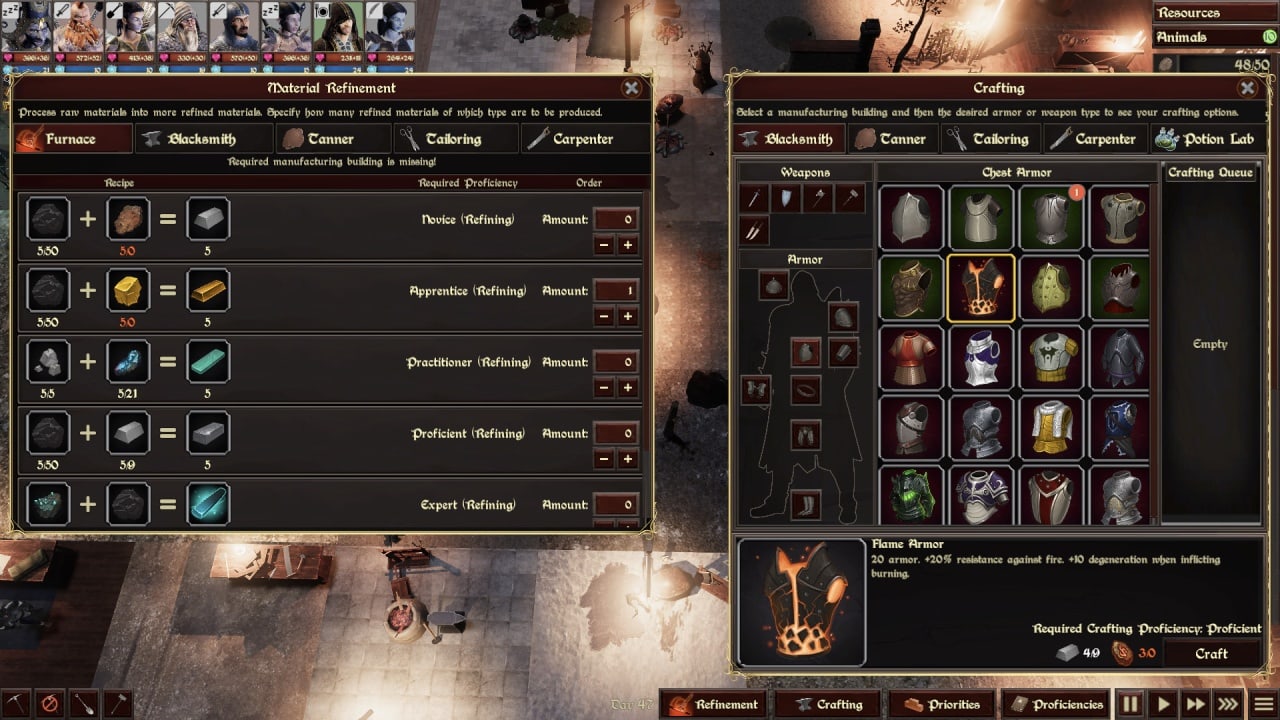The height and width of the screenshot is (720, 1280).
Task: Set game speed to fast forward
Action: coord(1195,704)
